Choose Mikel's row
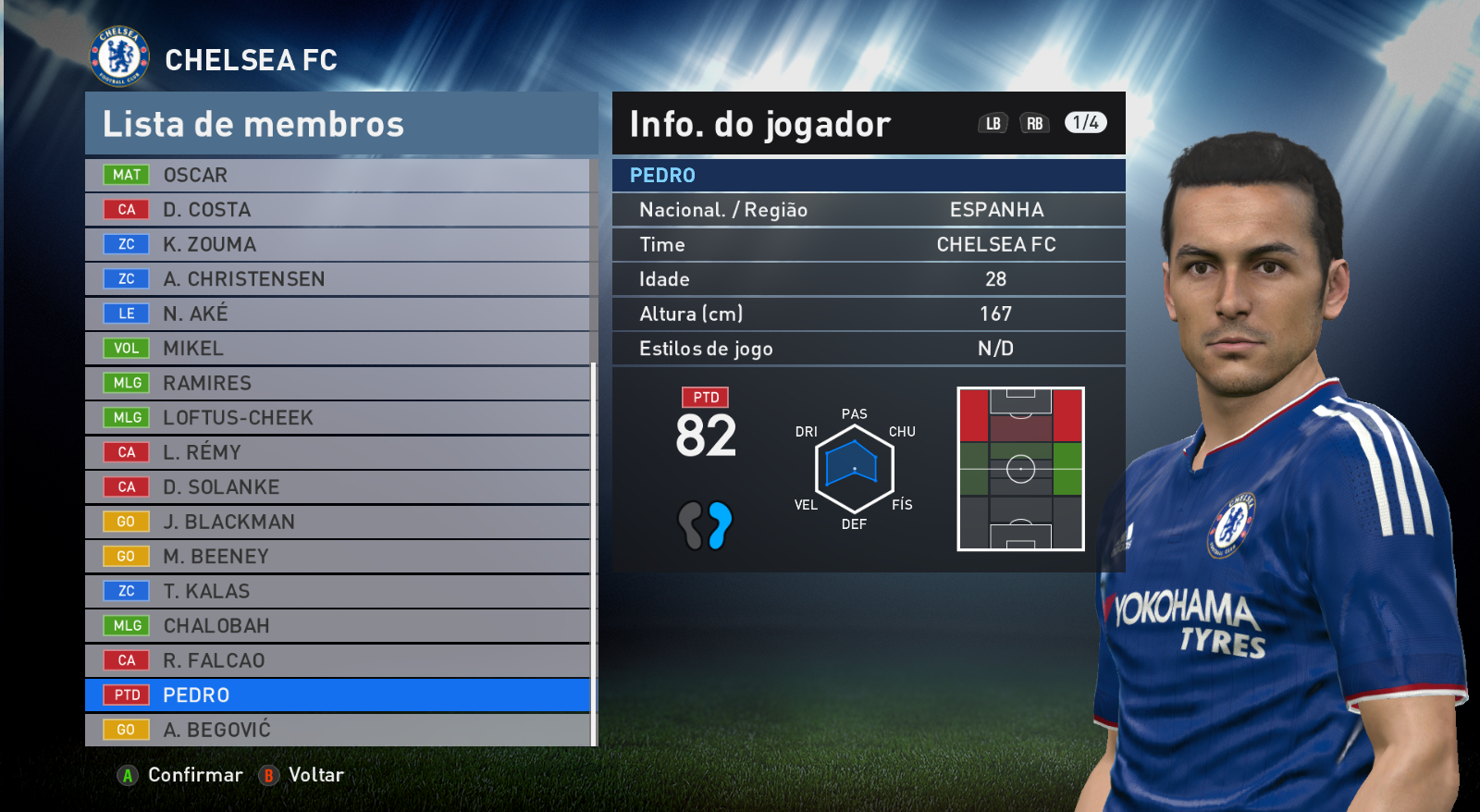 pyautogui.click(x=338, y=349)
